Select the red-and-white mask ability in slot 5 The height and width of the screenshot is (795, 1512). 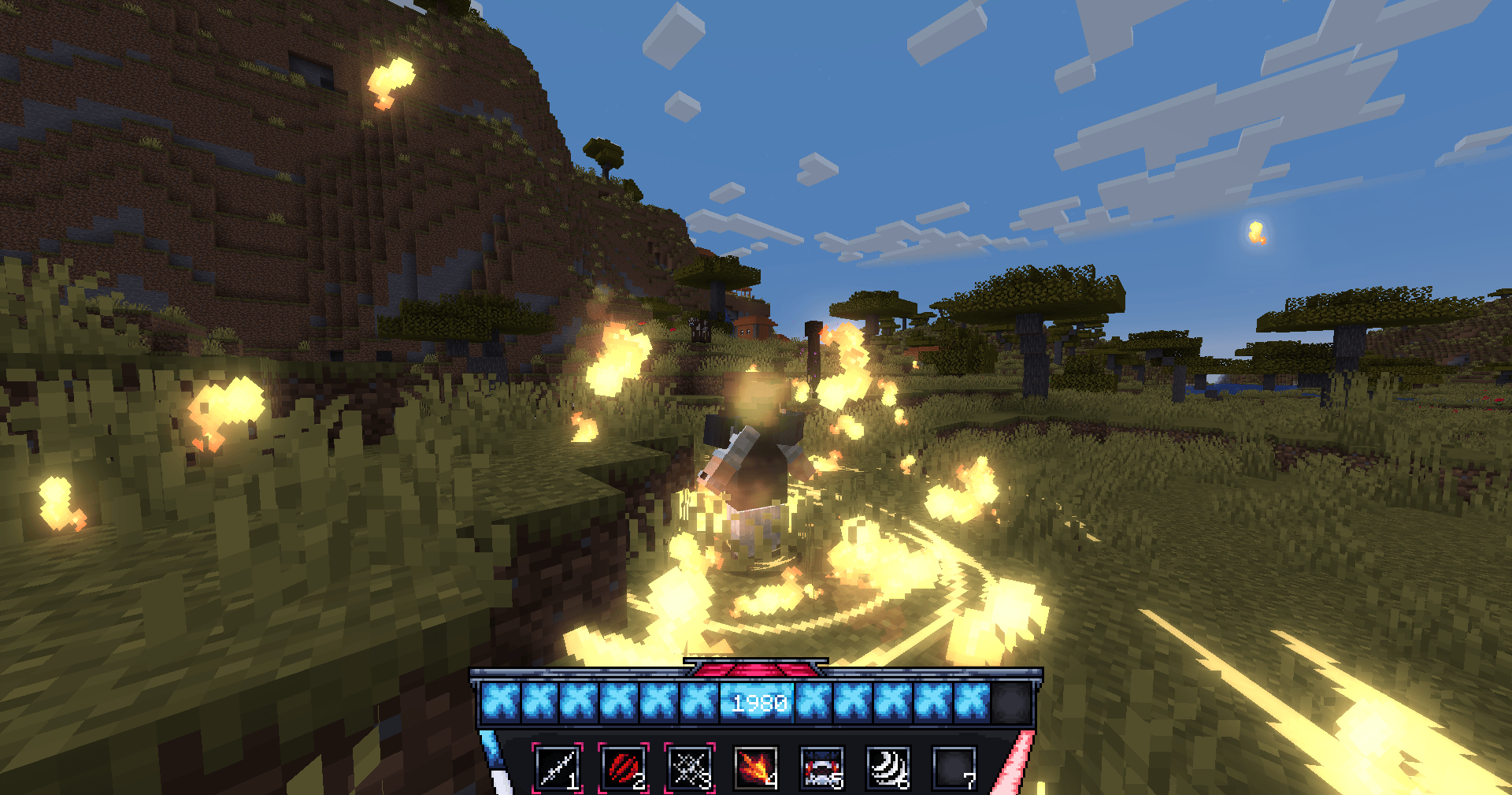[x=822, y=767]
